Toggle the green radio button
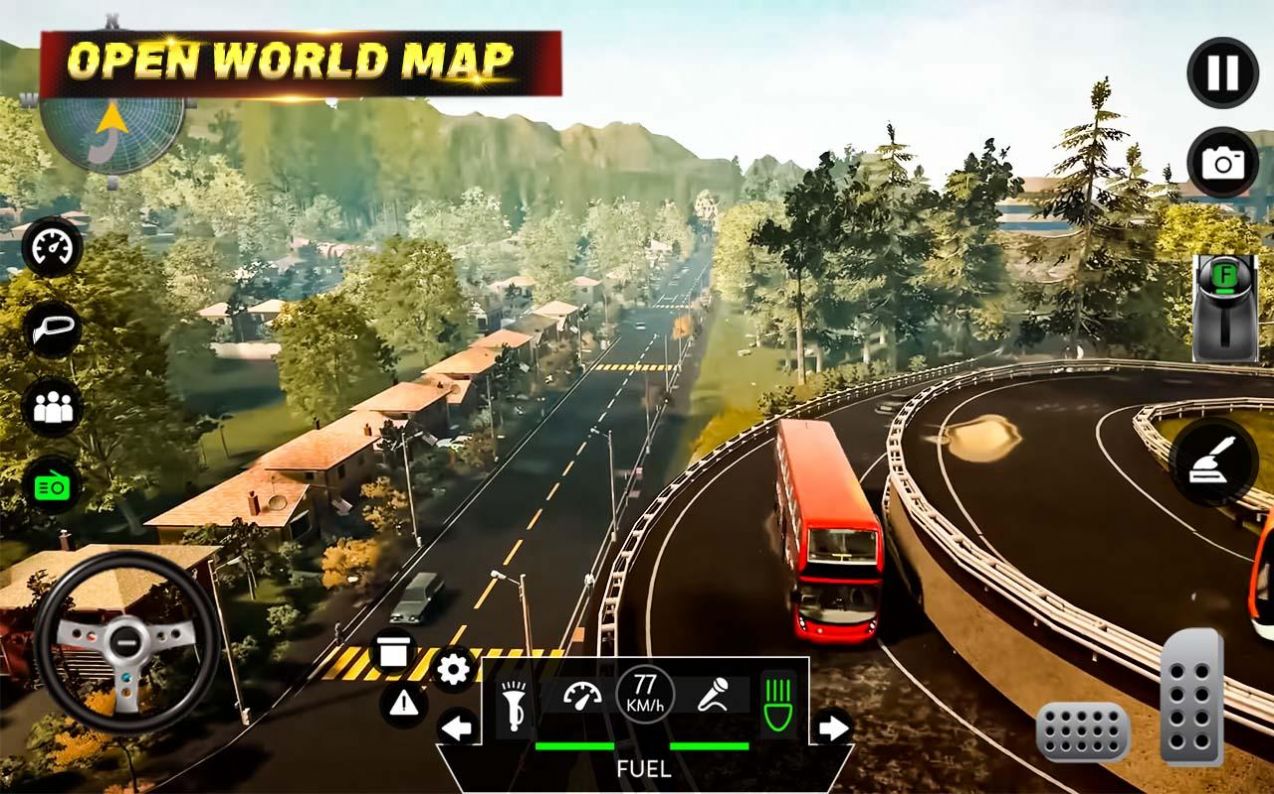 pos(52,485)
